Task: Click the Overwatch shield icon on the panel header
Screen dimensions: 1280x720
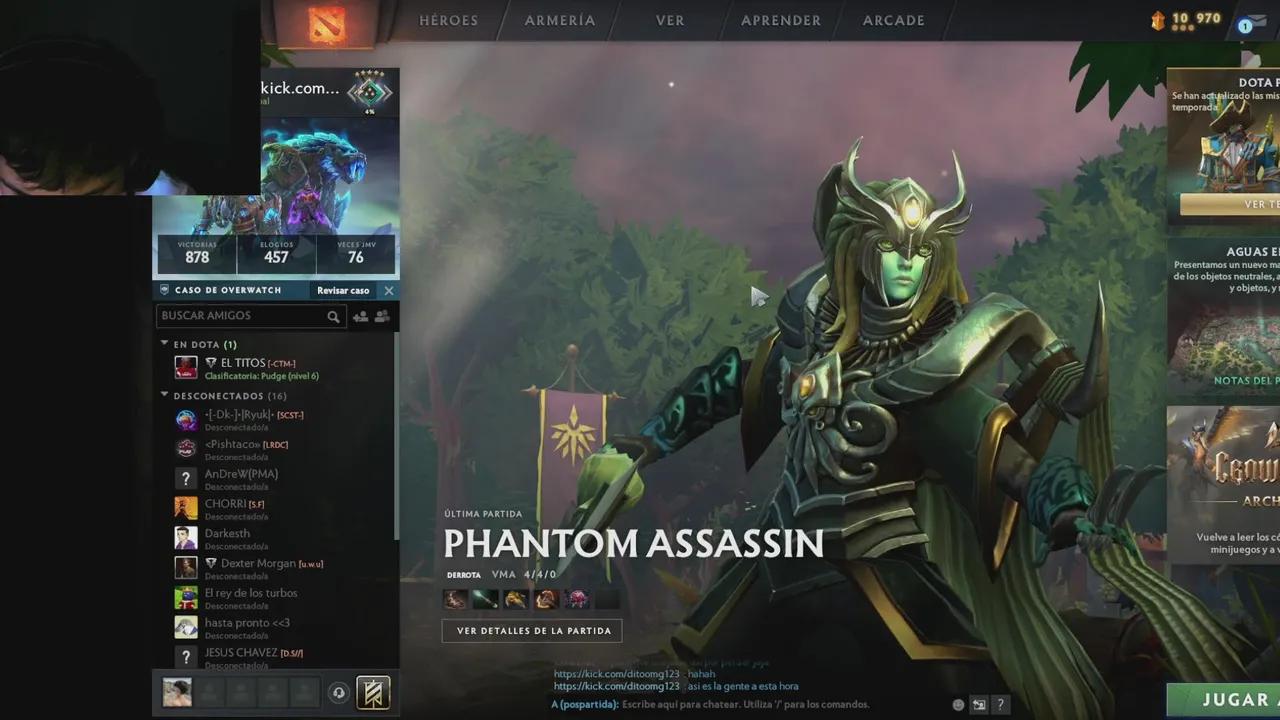Action: (163, 290)
